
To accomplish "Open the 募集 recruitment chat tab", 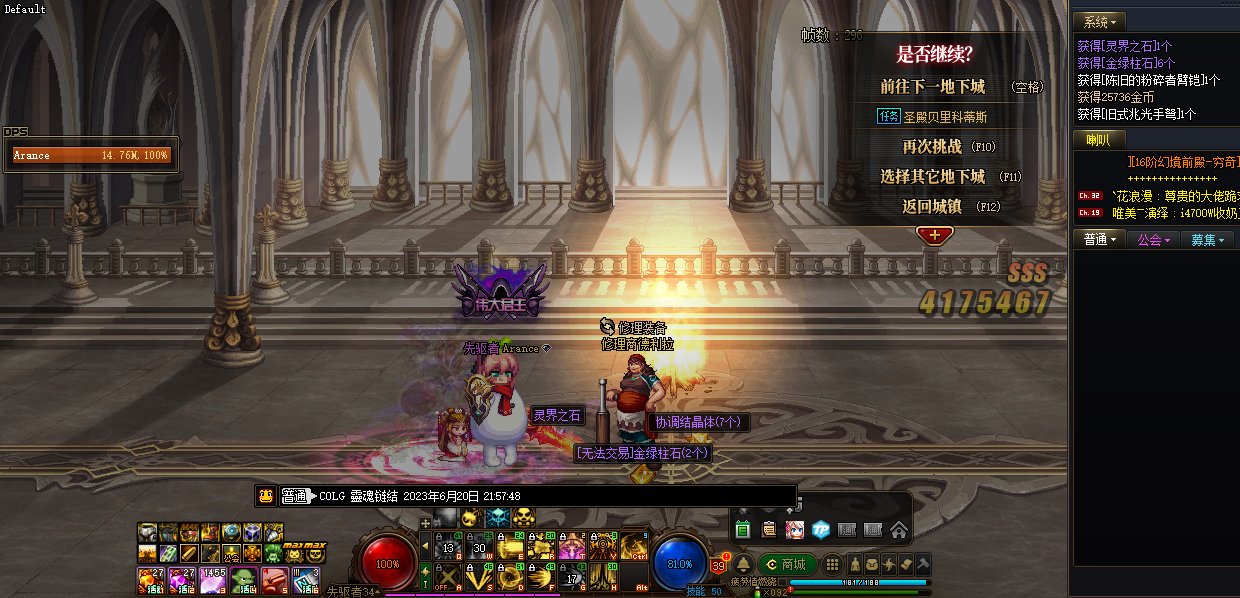I will coord(1206,239).
